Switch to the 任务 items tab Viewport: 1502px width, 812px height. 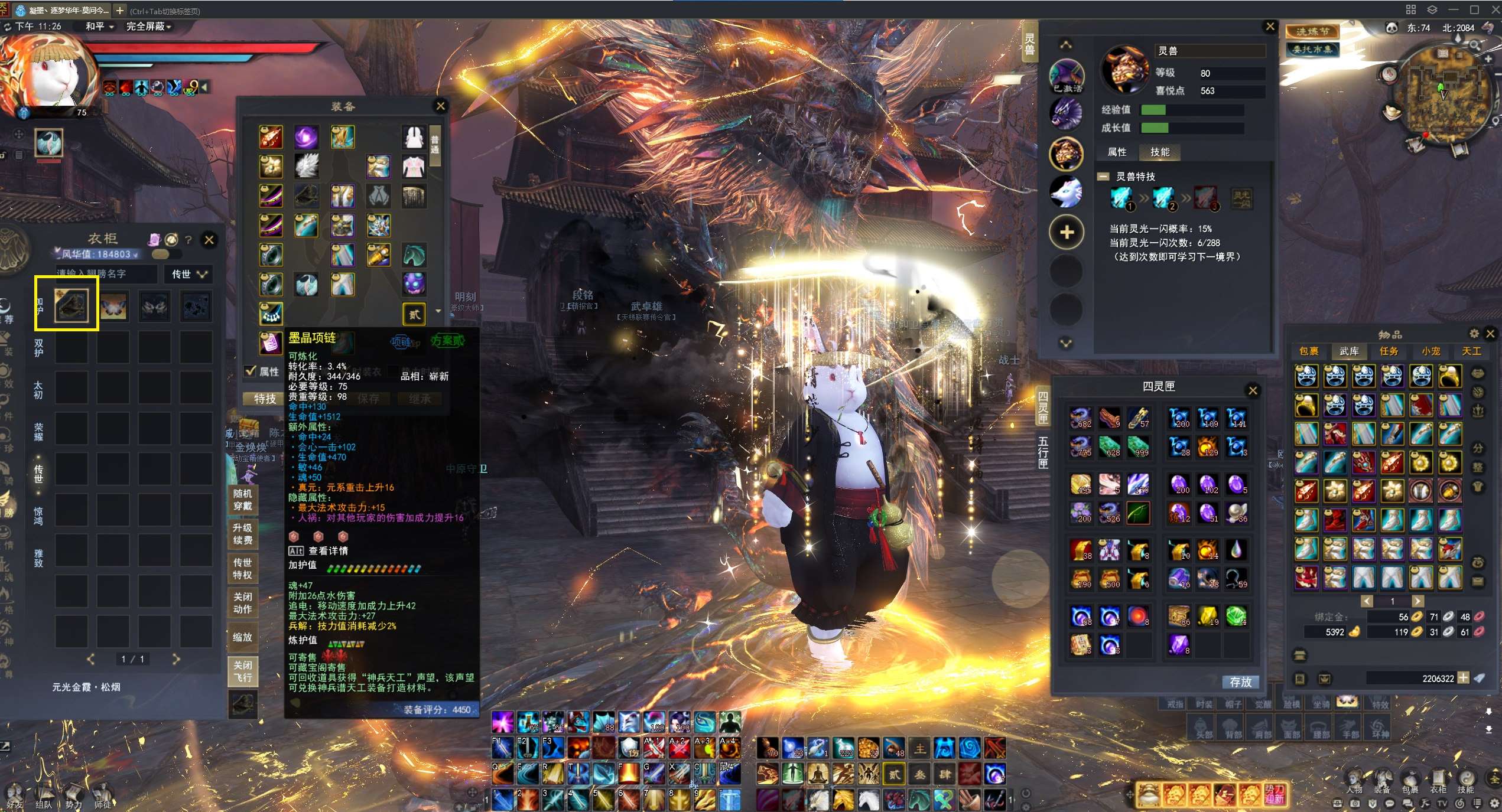(1389, 351)
